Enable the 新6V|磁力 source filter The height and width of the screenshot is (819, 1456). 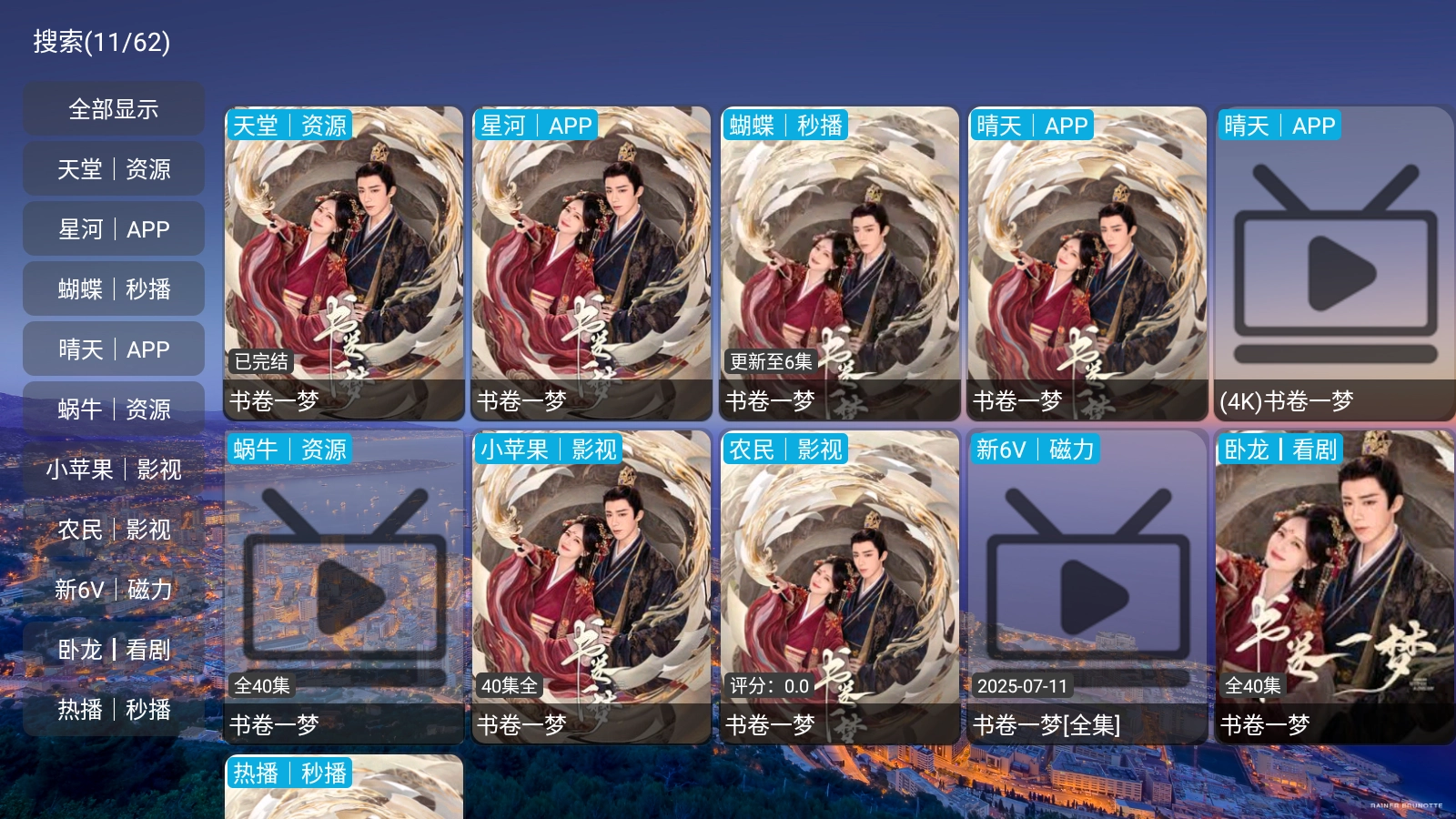(113, 590)
